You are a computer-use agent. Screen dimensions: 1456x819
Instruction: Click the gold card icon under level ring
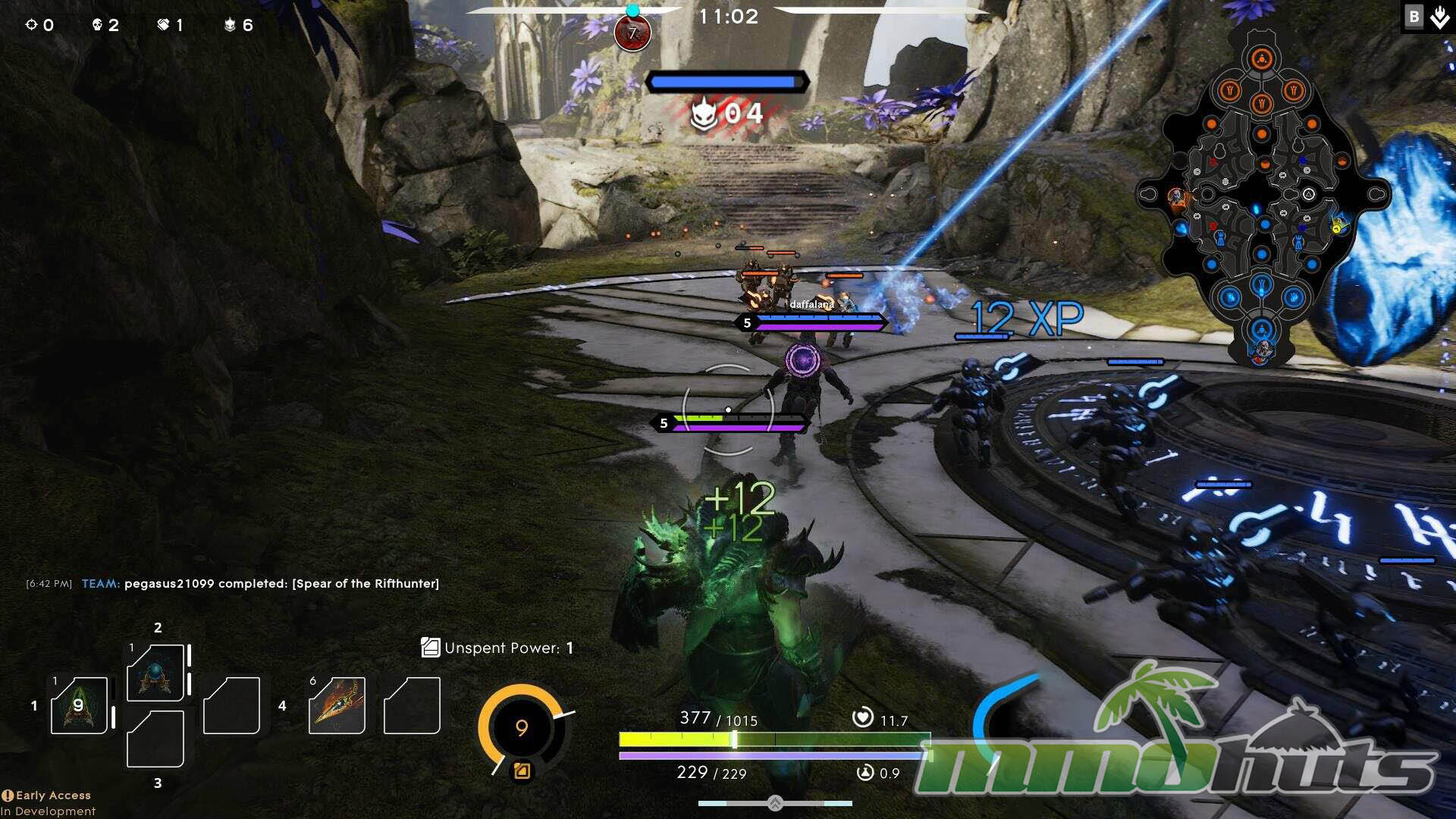522,771
